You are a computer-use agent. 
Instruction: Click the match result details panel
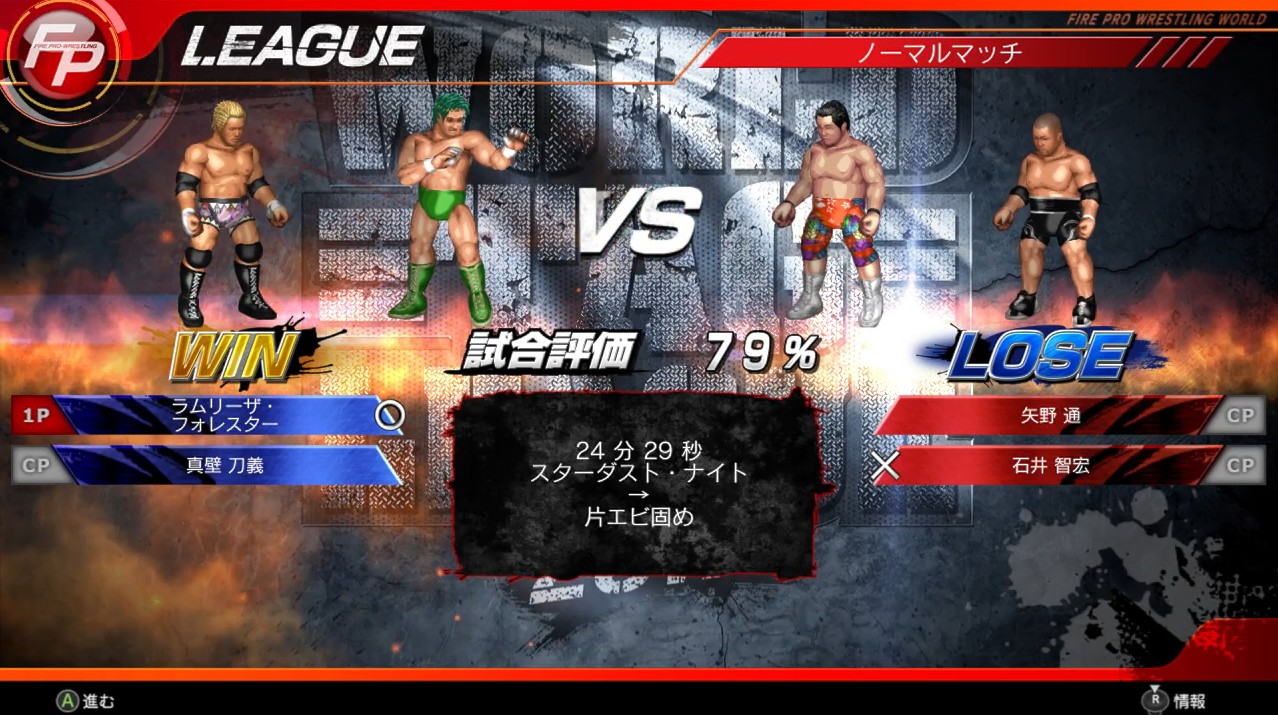[x=640, y=485]
